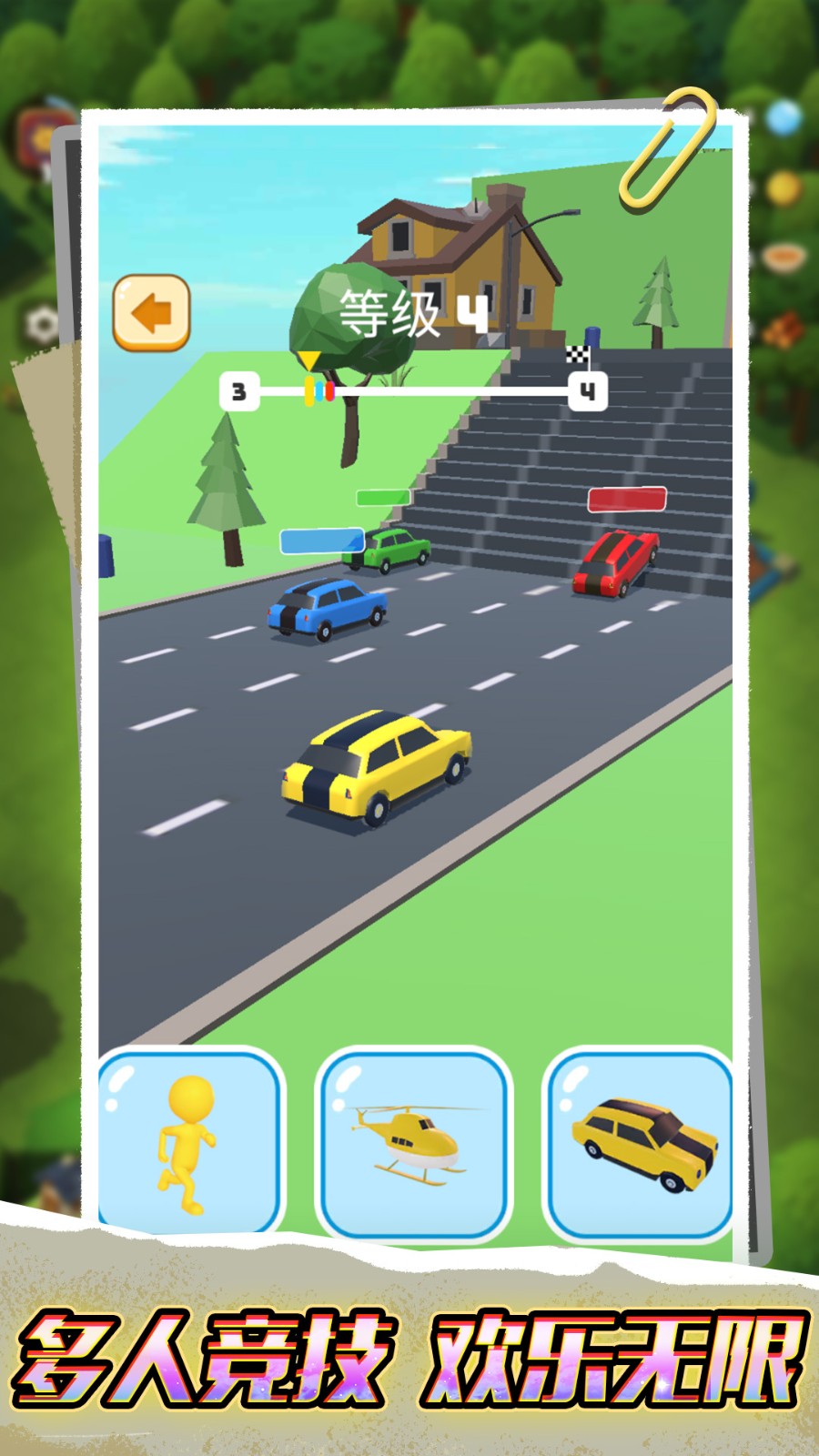The image size is (819, 1456).
Task: Select the yellow helicopter transform button
Action: (x=414, y=1143)
